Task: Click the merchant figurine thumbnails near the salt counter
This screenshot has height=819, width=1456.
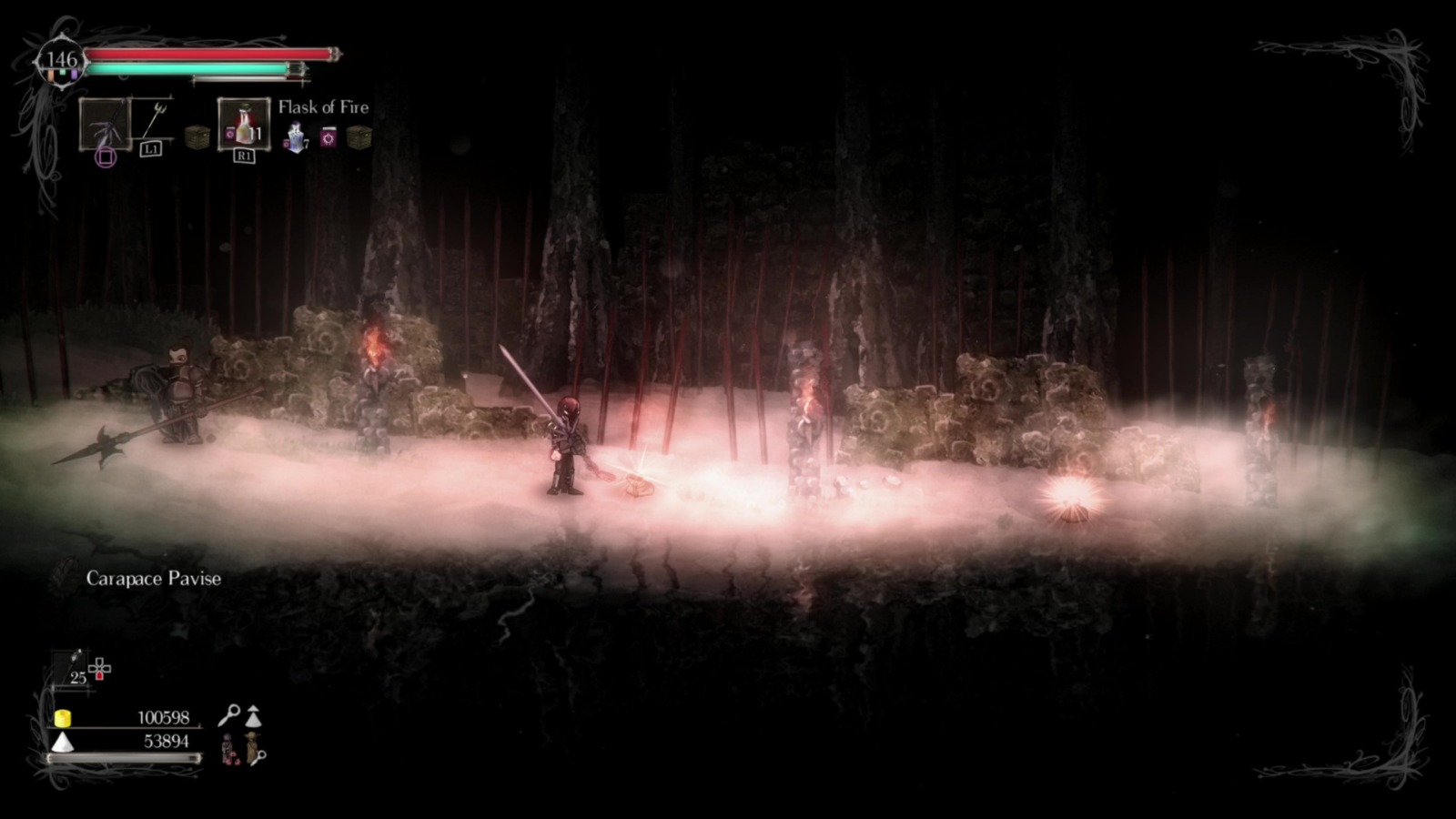Action: (239, 746)
